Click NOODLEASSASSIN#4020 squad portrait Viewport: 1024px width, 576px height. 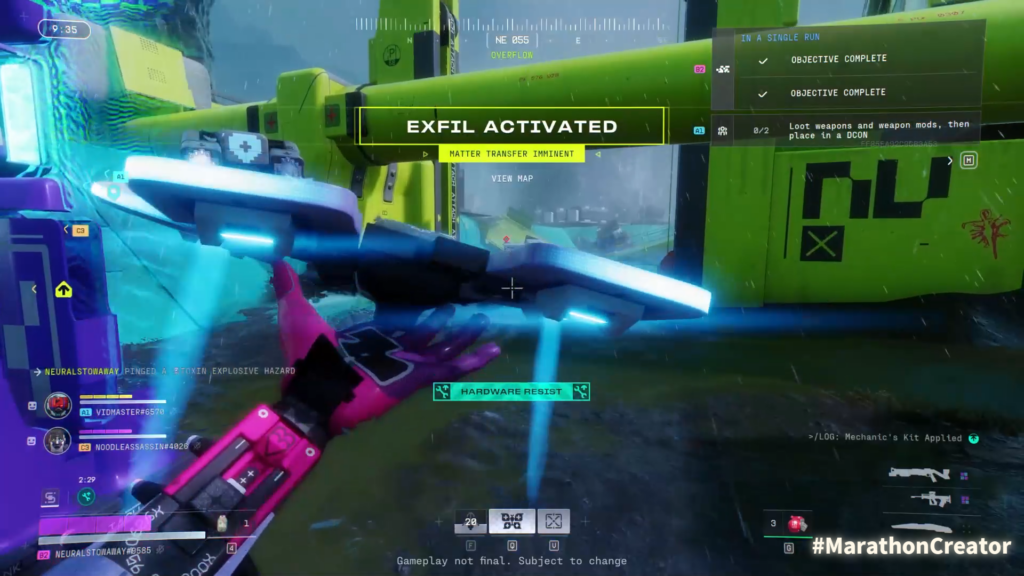coord(57,440)
